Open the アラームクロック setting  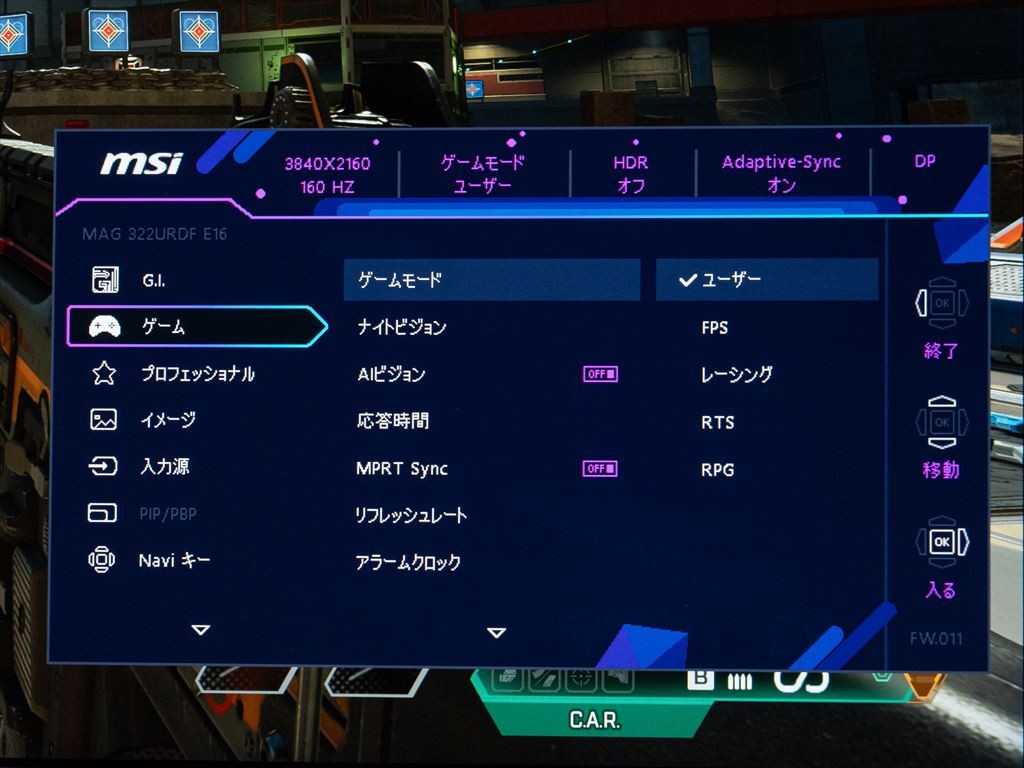(x=408, y=562)
